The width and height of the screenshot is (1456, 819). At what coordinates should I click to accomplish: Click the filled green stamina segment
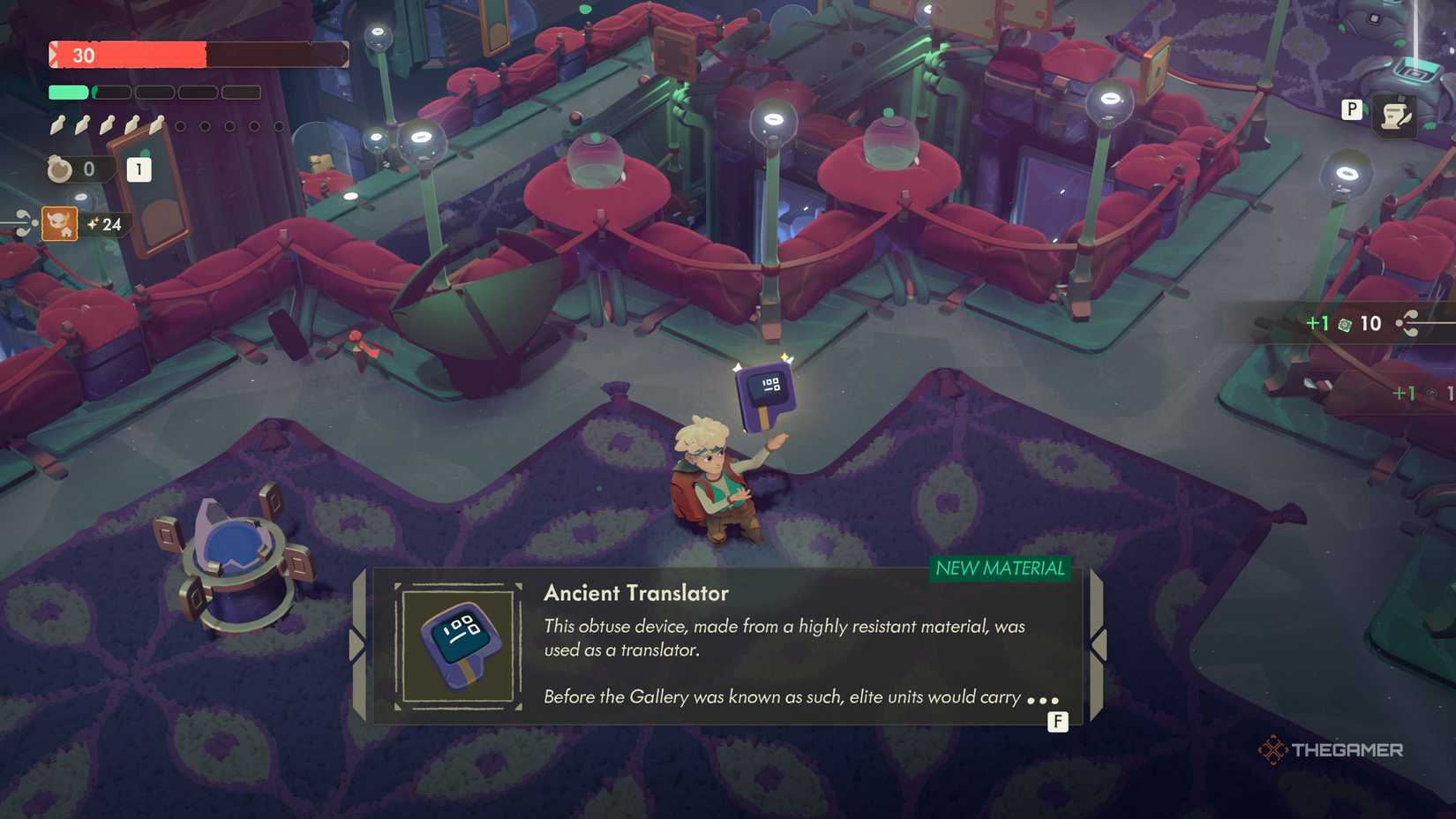click(x=67, y=91)
